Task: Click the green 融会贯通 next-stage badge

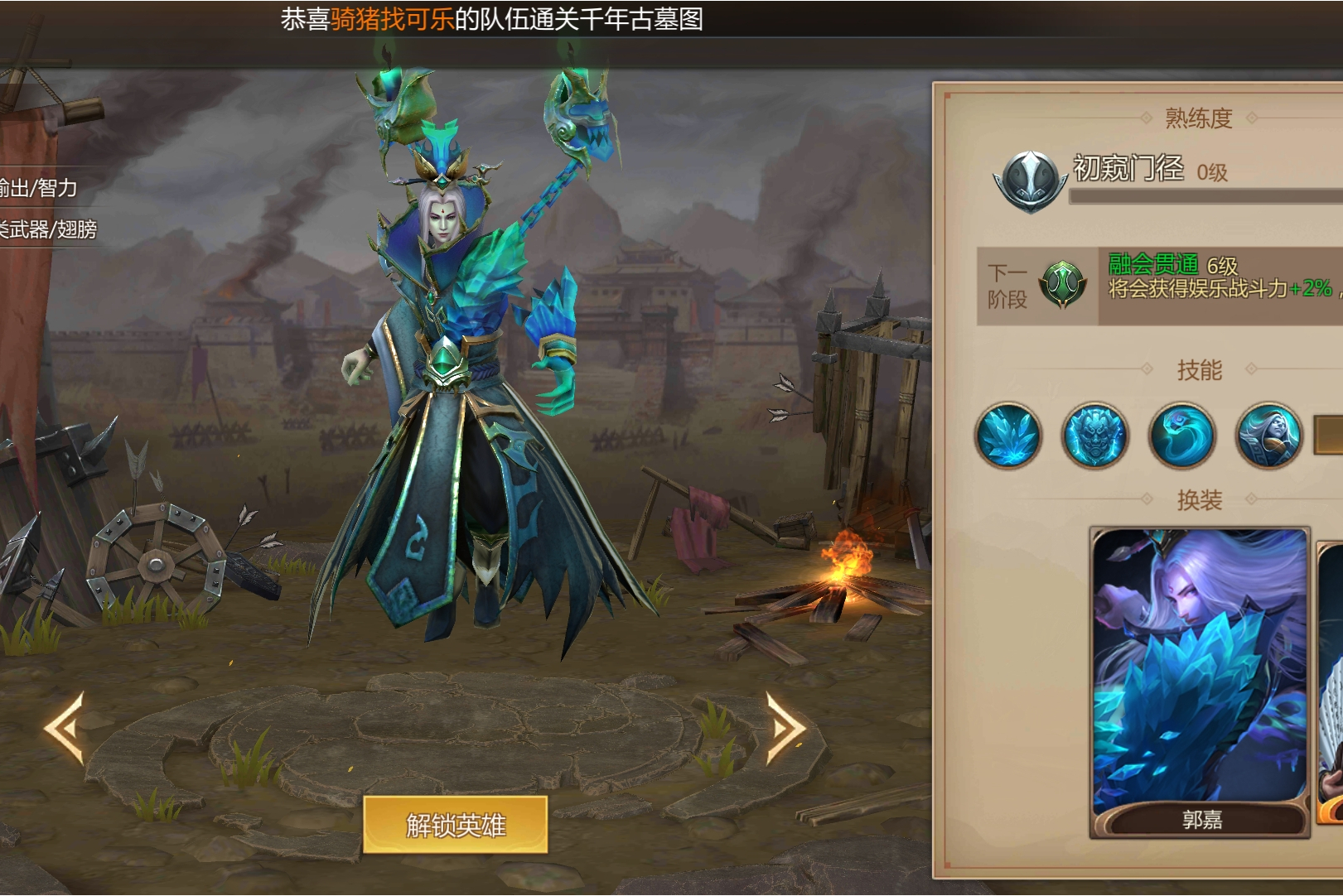Action: pos(1065,286)
